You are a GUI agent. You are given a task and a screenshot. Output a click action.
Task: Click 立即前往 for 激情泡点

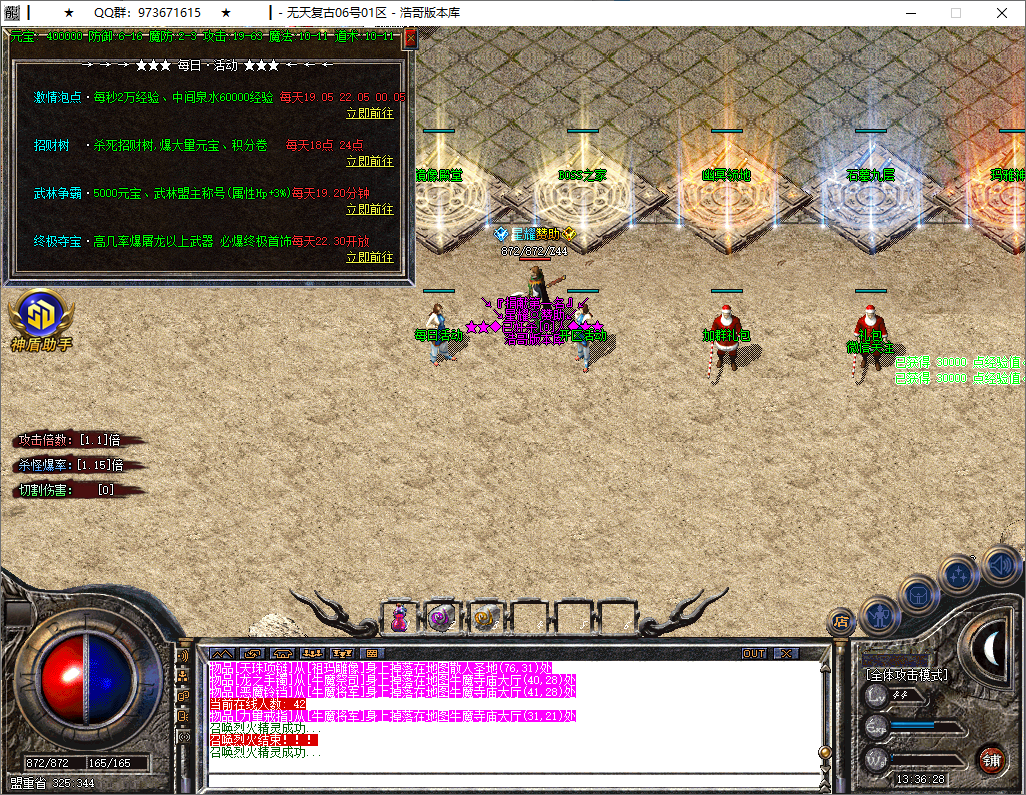[x=370, y=113]
